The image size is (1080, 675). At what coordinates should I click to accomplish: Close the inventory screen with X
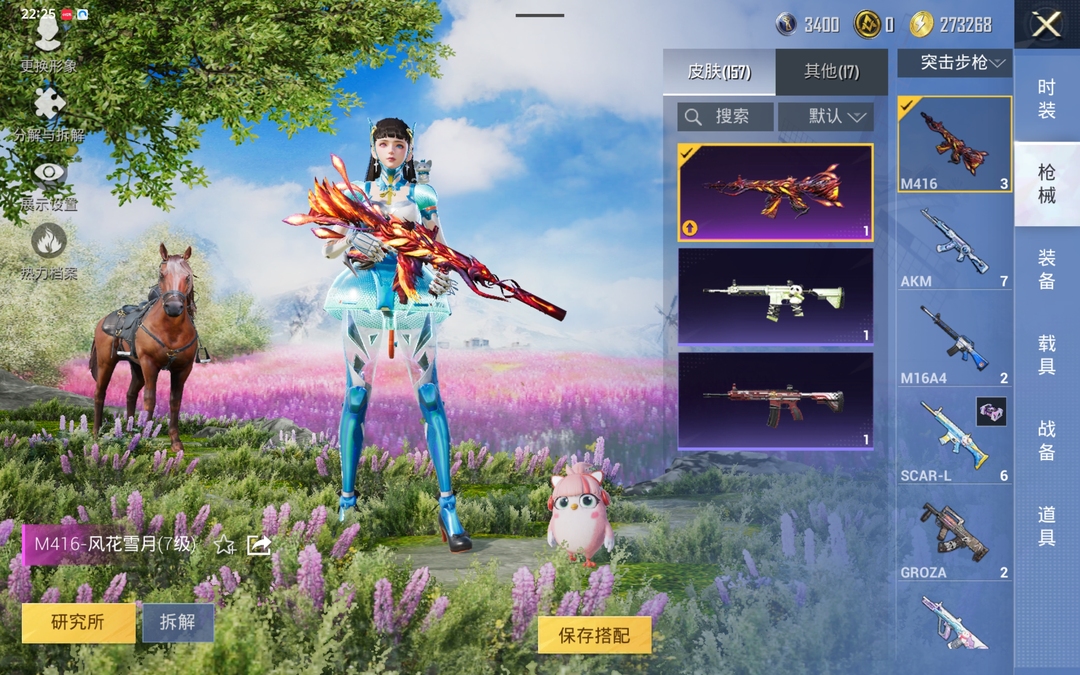click(1046, 24)
